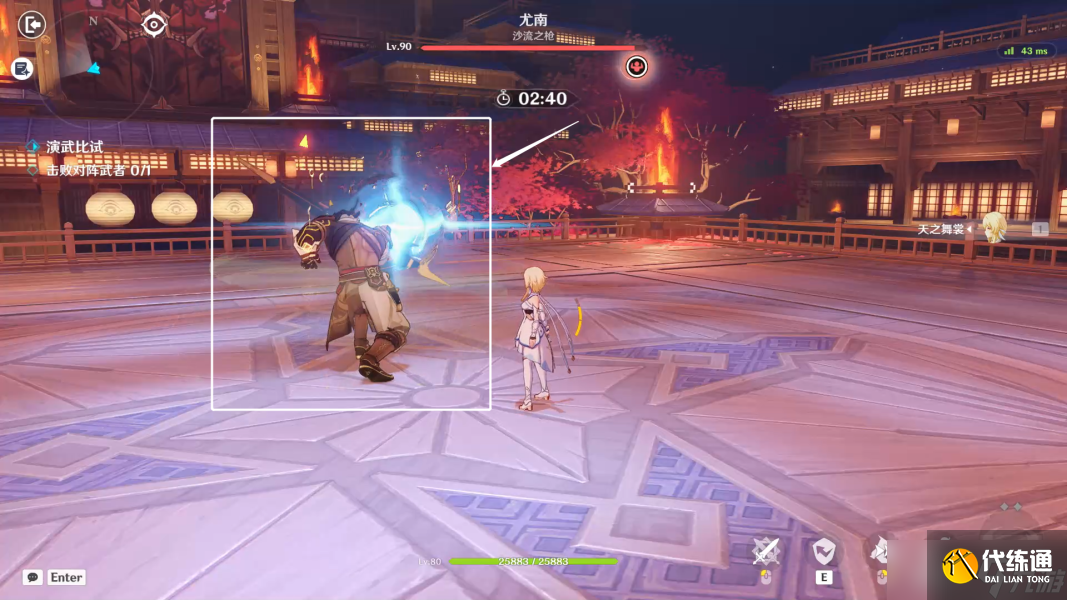Leave the challenge via the exit icon
Viewport: 1067px width, 600px height.
tap(32, 24)
